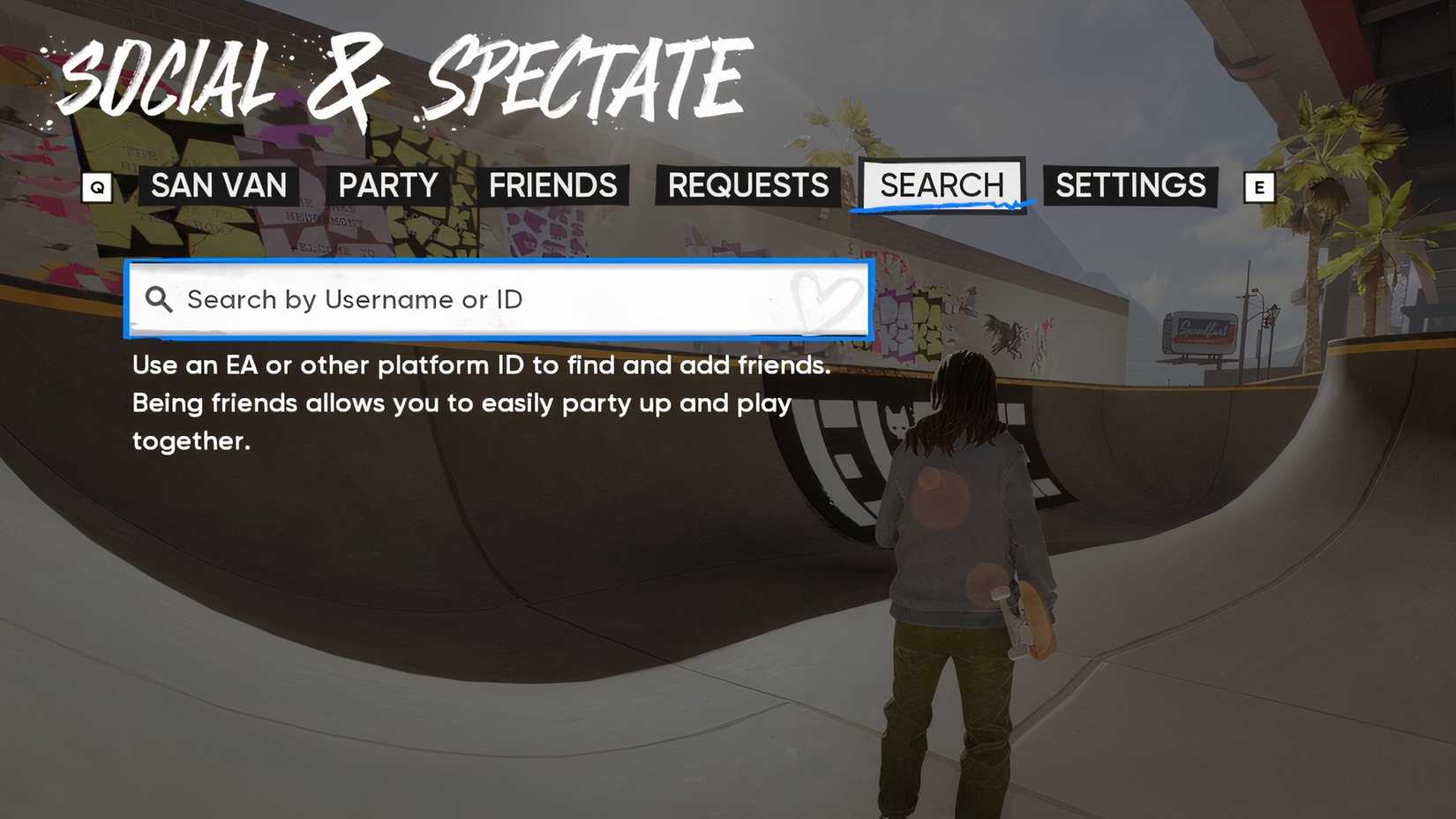Select the SETTINGS tab

1130,186
